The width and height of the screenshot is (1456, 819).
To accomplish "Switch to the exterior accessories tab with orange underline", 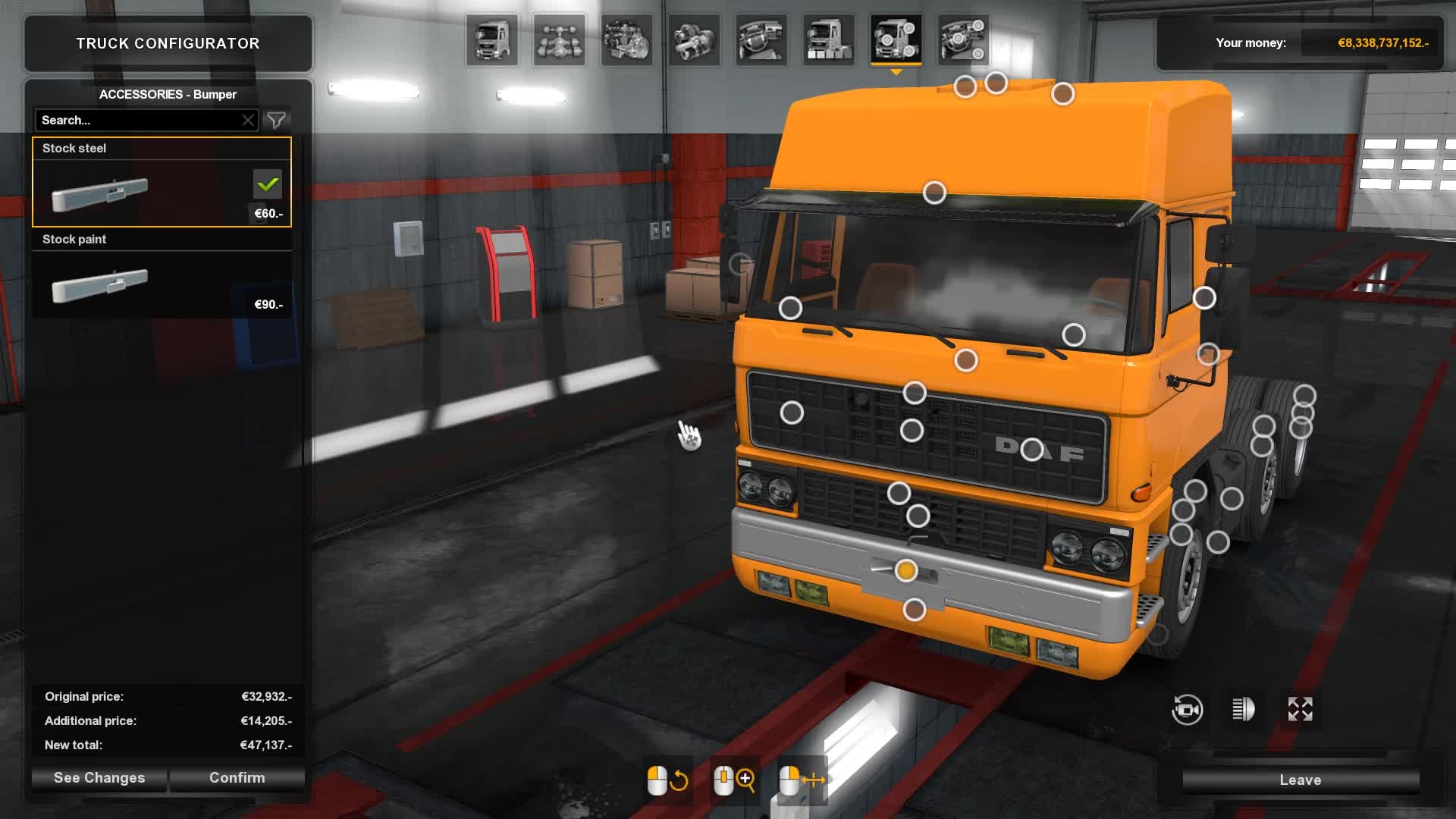I will click(897, 39).
